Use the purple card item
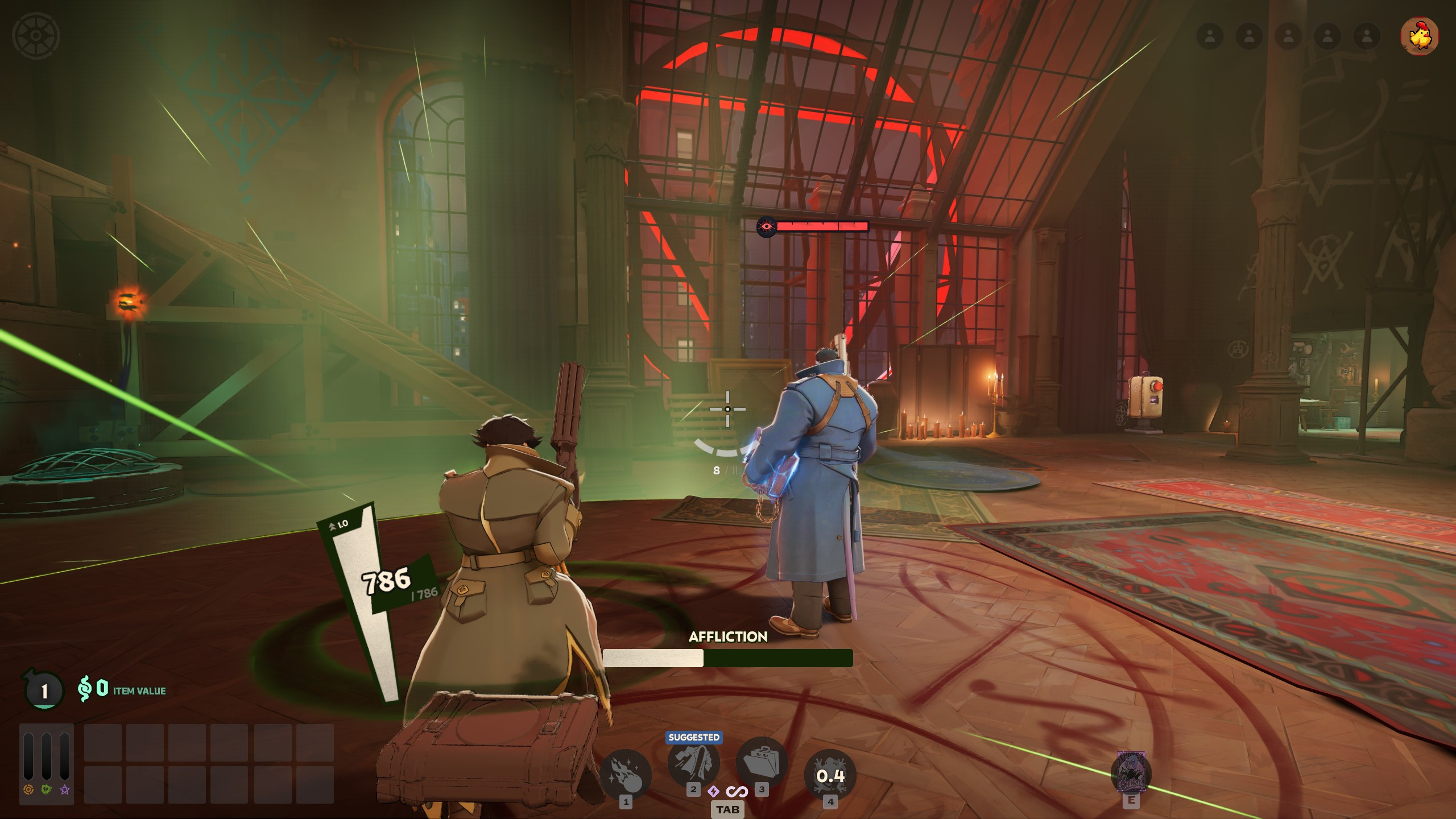Viewport: 1456px width, 819px height. coord(1131,772)
